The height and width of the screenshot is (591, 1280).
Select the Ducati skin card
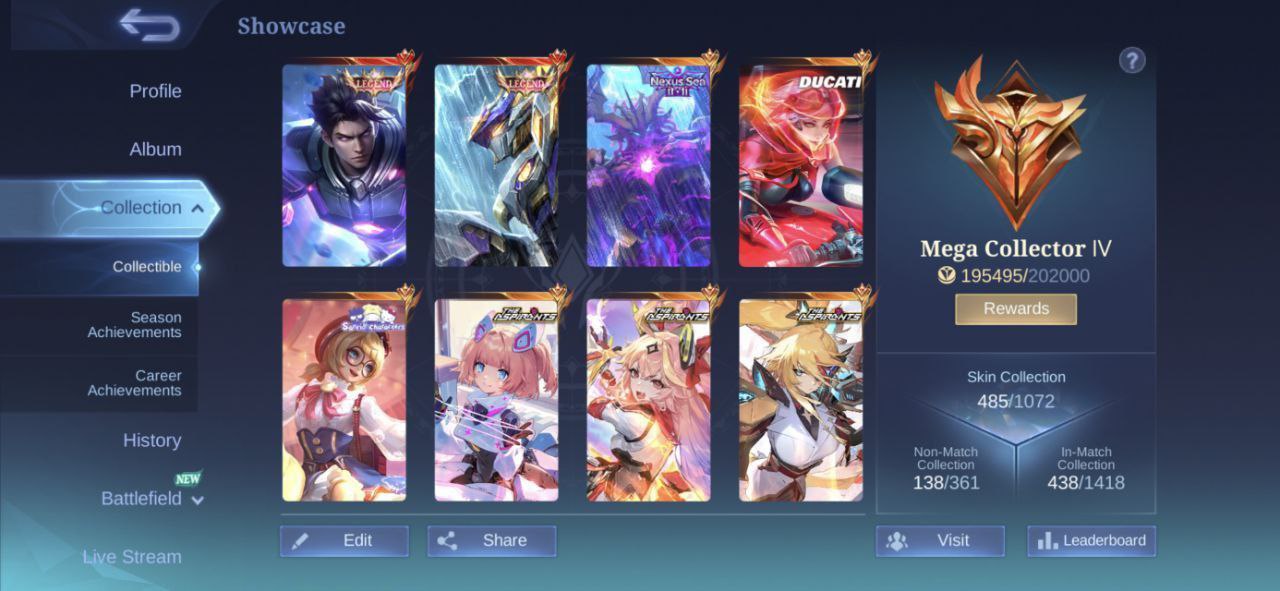pyautogui.click(x=801, y=166)
